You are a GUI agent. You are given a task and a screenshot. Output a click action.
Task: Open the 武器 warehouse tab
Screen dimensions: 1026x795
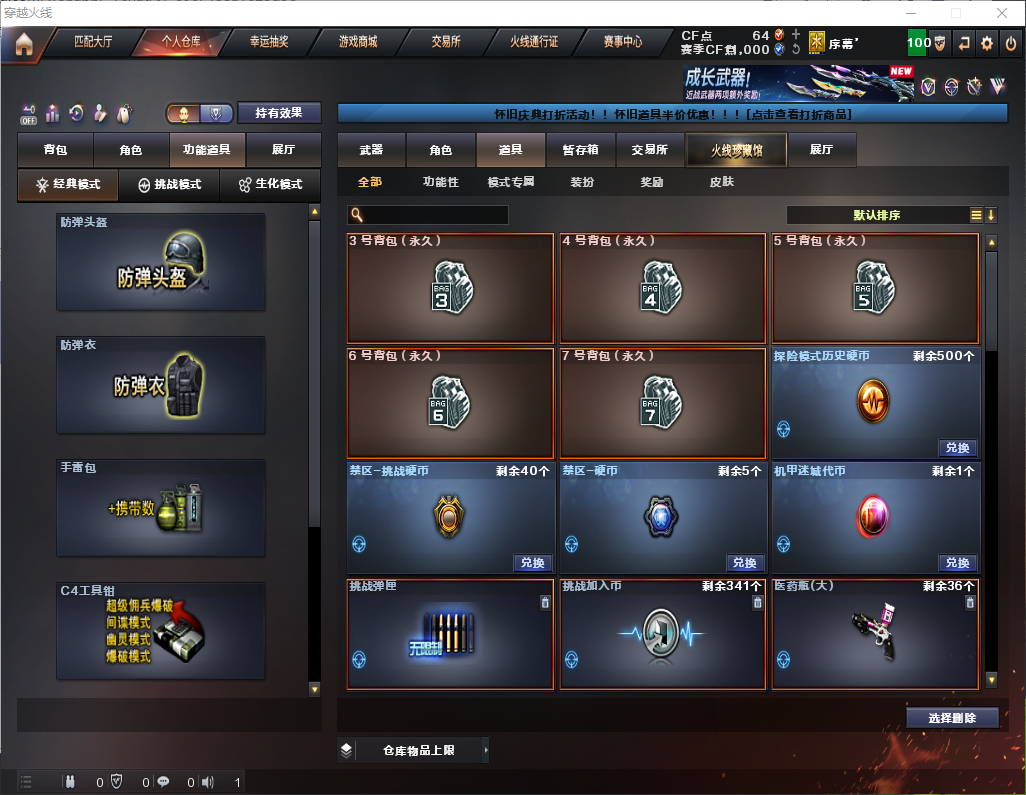pyautogui.click(x=371, y=150)
